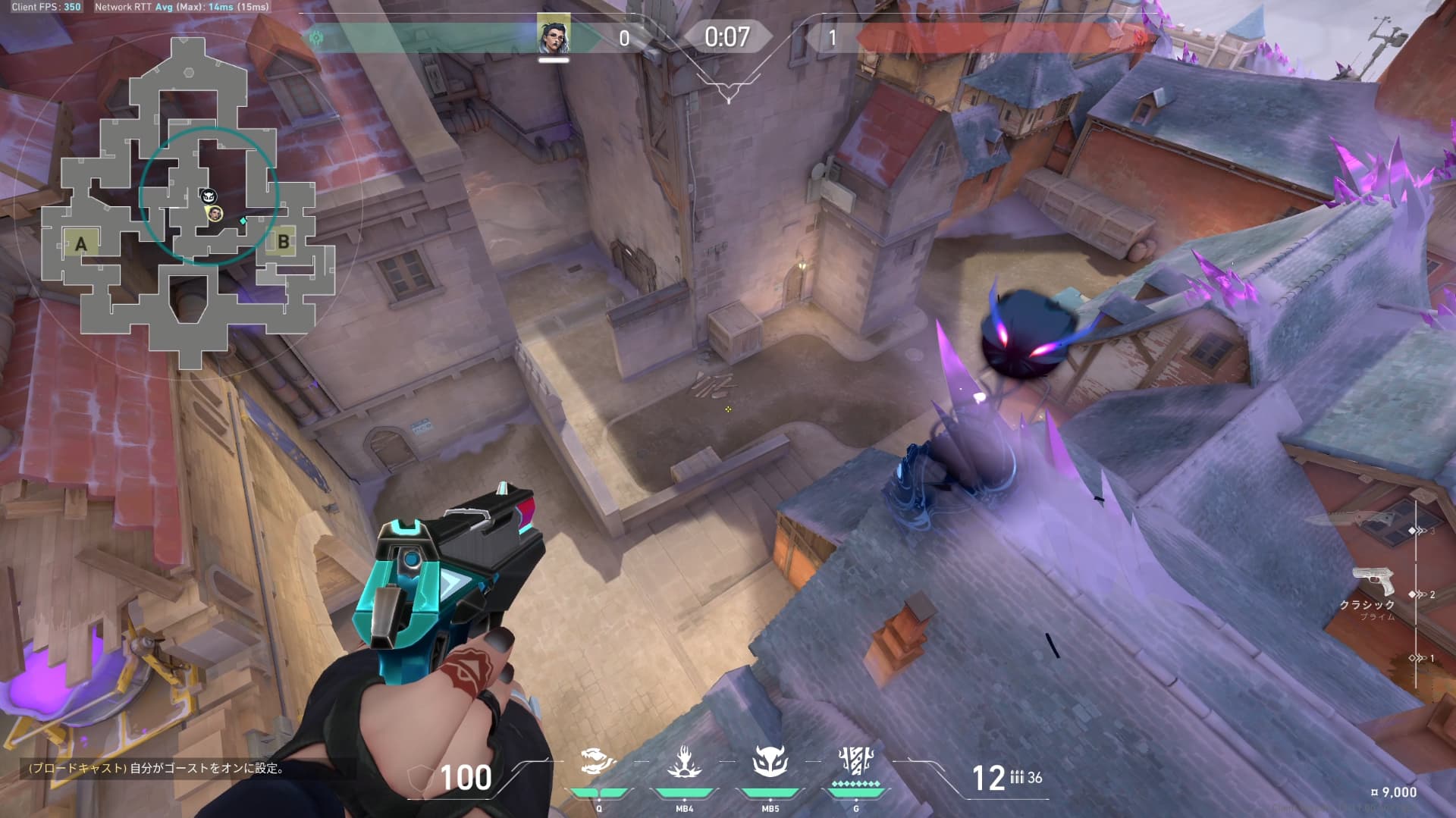Click the agent portrait in top bar

[x=554, y=36]
